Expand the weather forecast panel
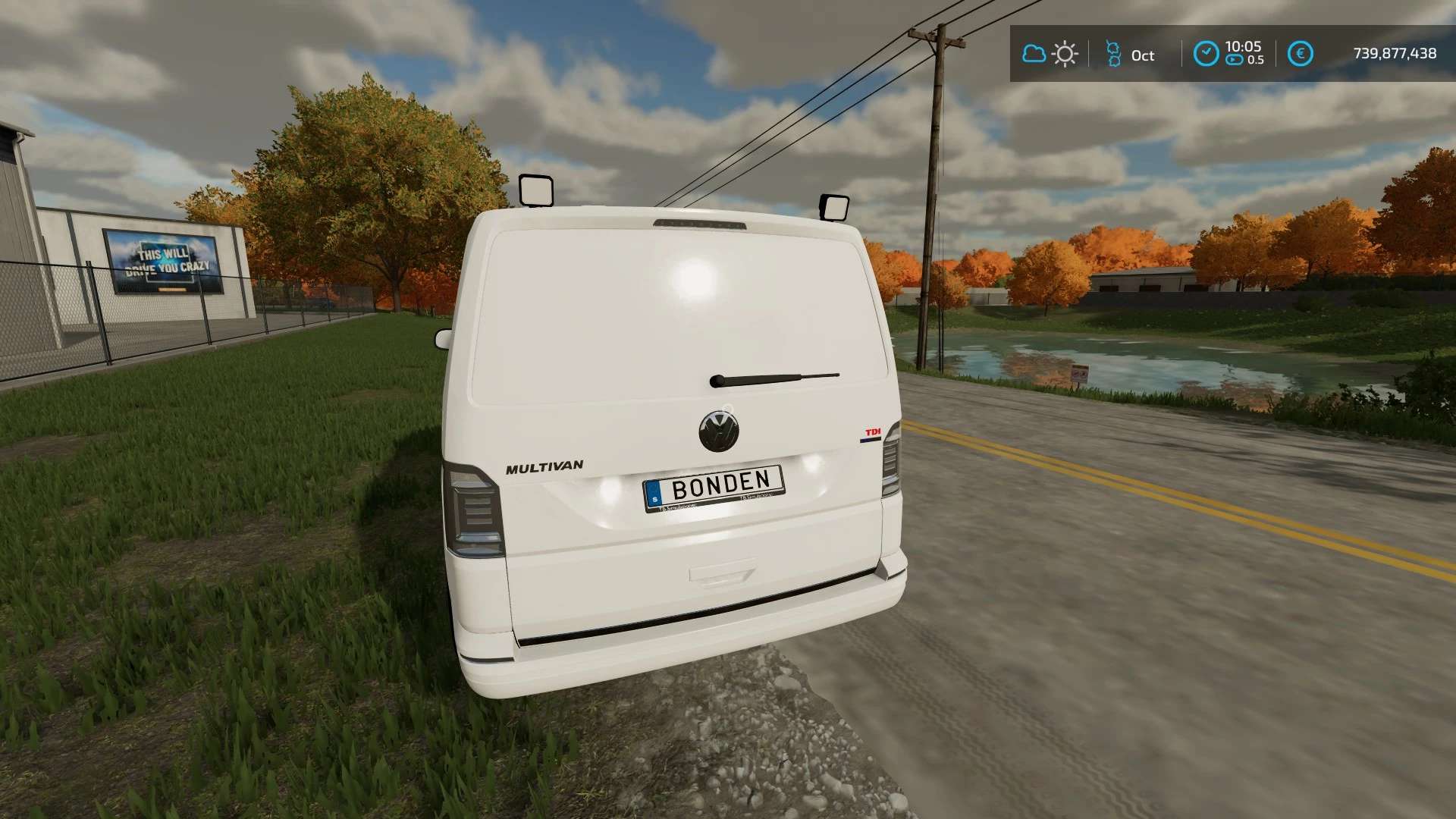1456x819 pixels. coord(1049,54)
